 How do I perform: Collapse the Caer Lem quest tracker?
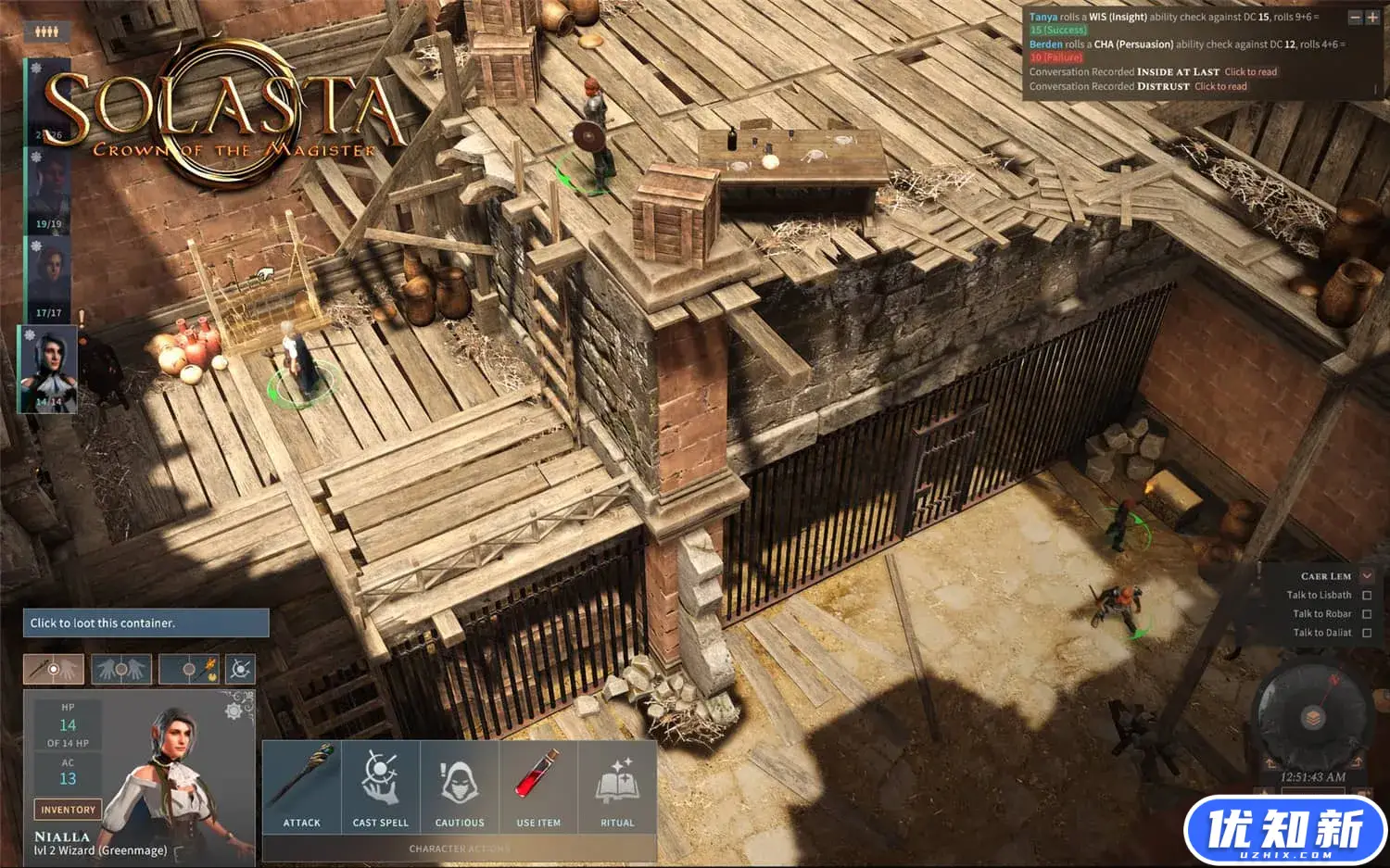(1367, 576)
